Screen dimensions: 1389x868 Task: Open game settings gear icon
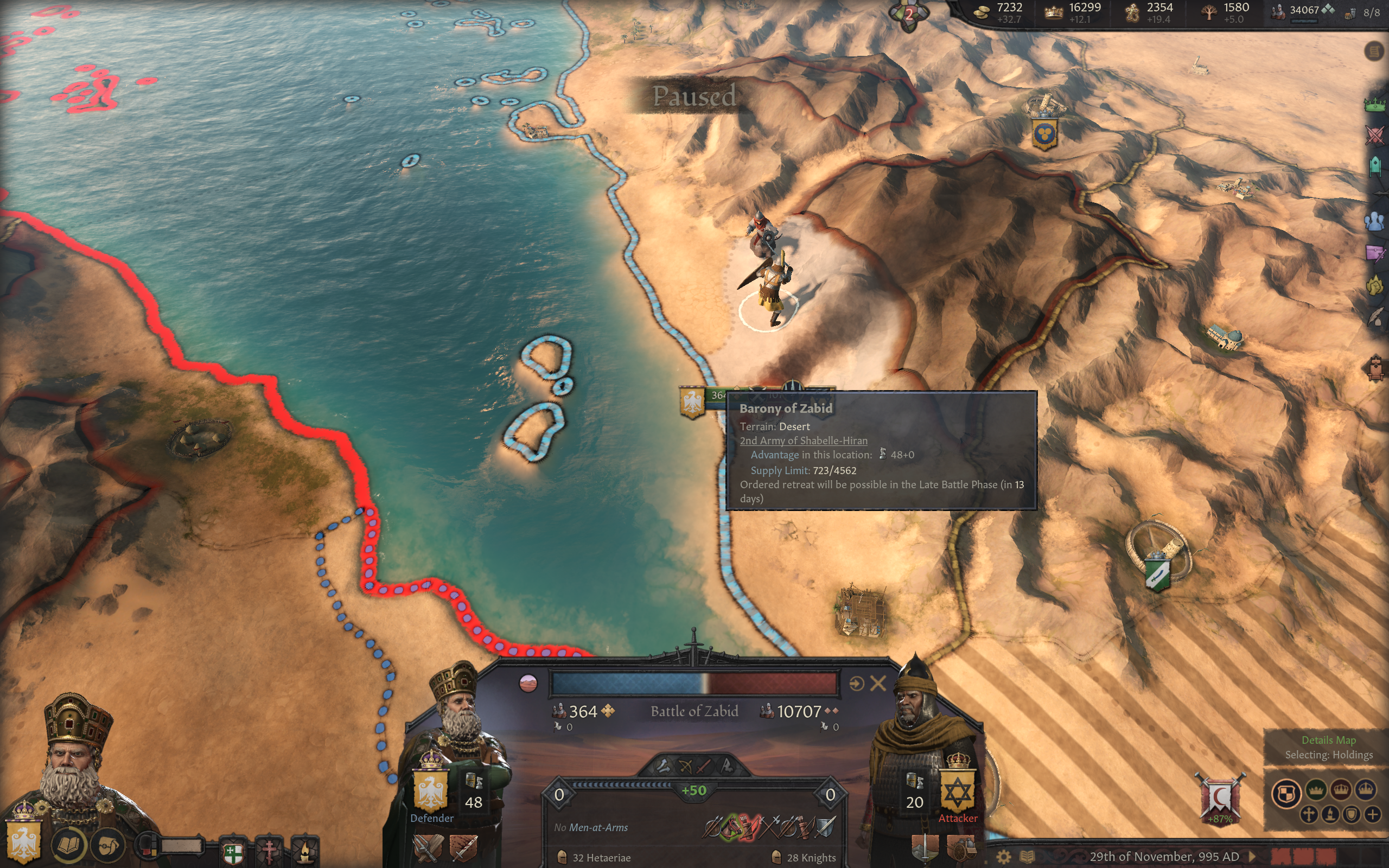click(1003, 857)
